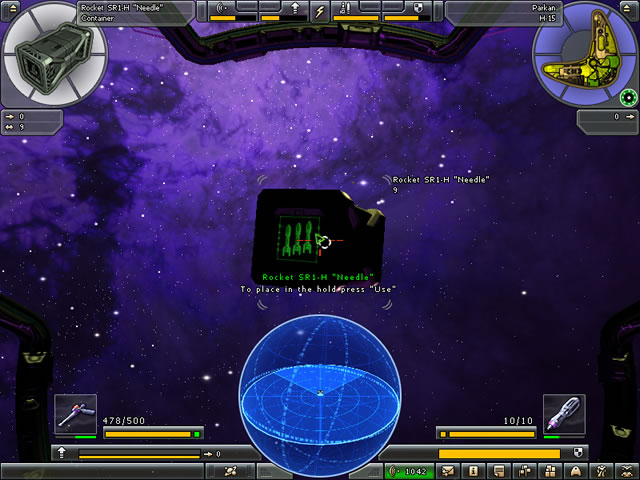Select the rocket launcher weapon icon
The image size is (640, 480).
click(x=564, y=414)
